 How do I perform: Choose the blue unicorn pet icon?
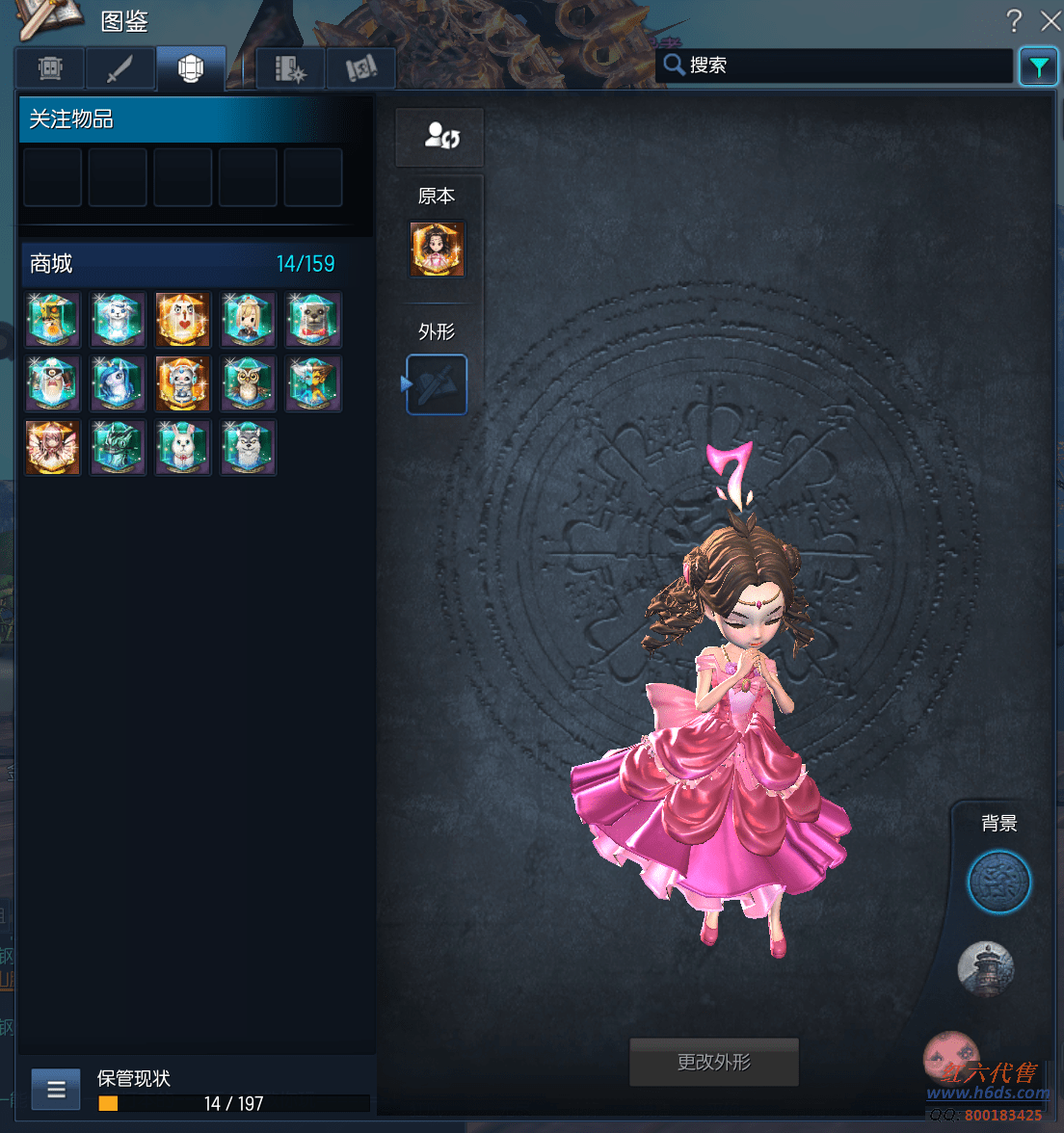(x=118, y=383)
